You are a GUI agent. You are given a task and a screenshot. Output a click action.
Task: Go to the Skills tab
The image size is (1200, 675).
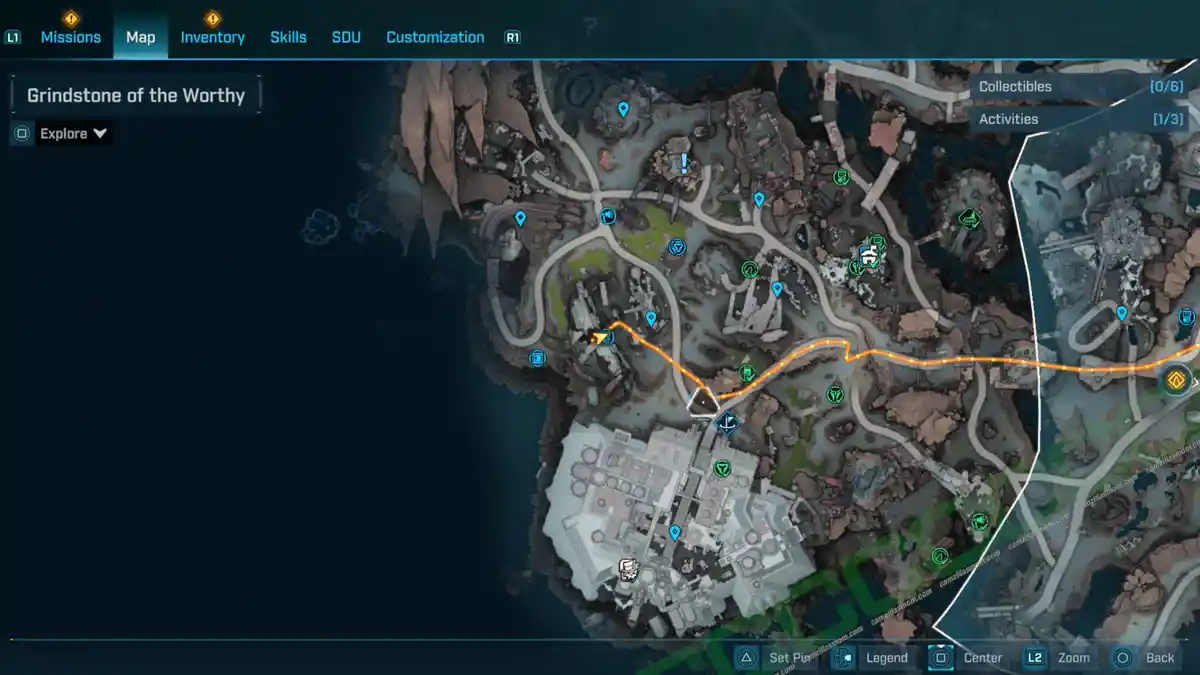click(288, 37)
